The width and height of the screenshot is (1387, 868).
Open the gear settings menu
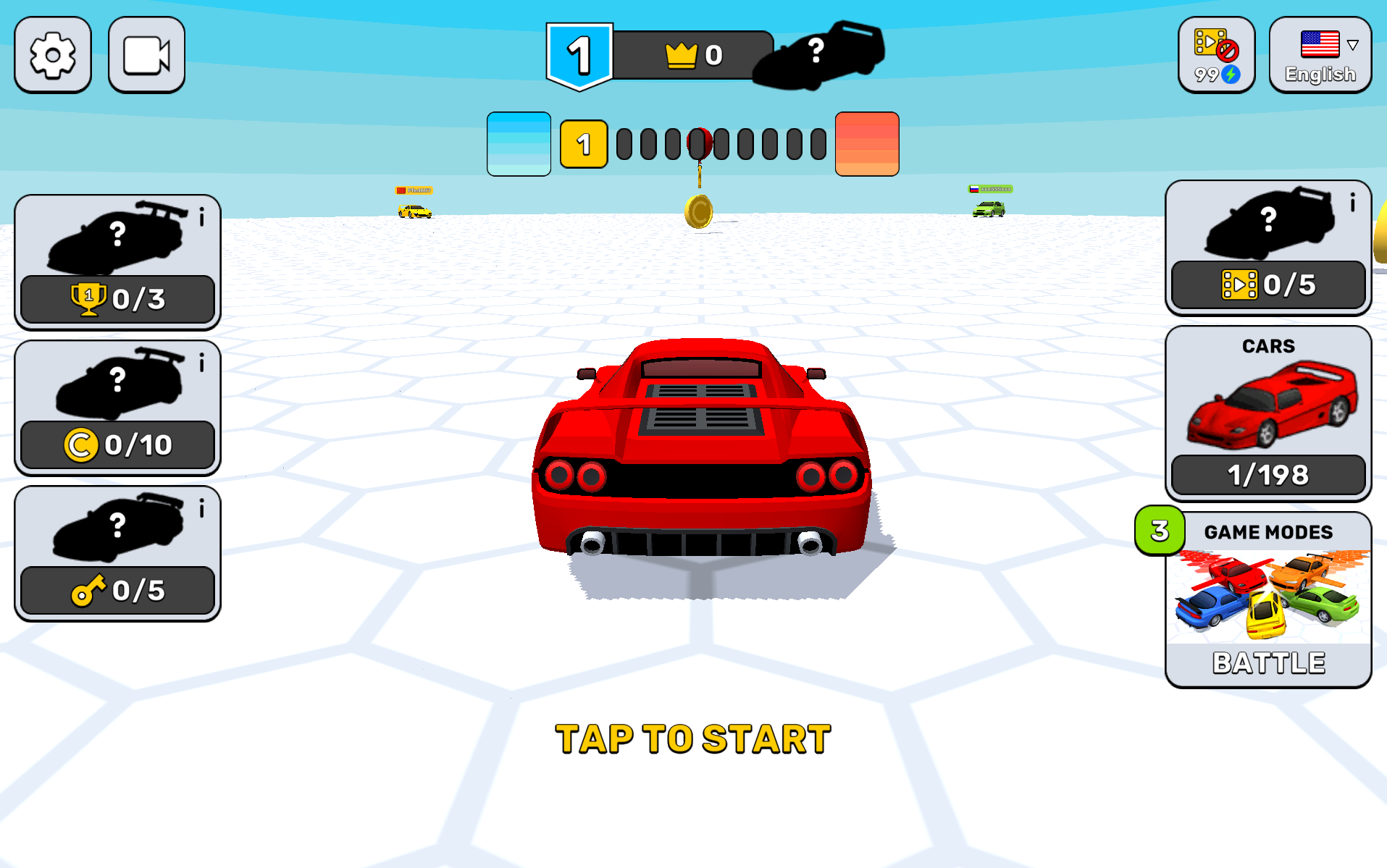(53, 55)
